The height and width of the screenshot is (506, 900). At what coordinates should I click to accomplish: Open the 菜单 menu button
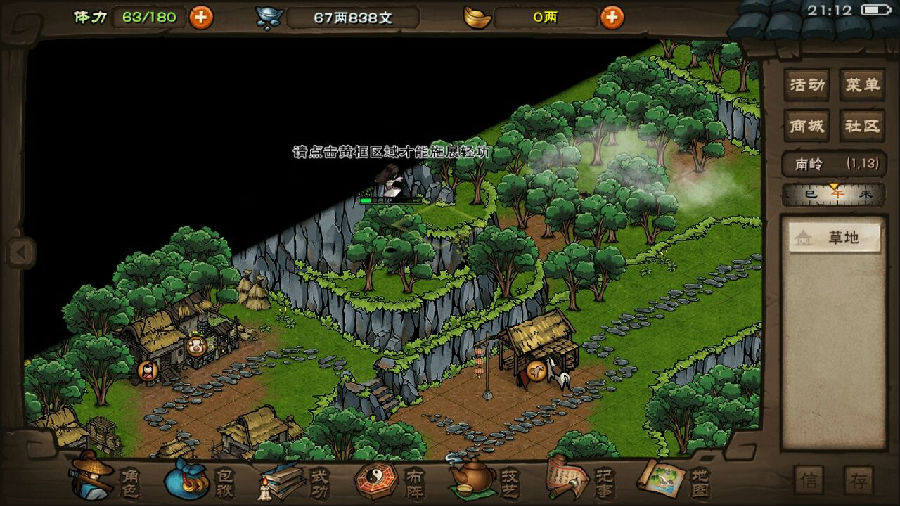pos(861,85)
